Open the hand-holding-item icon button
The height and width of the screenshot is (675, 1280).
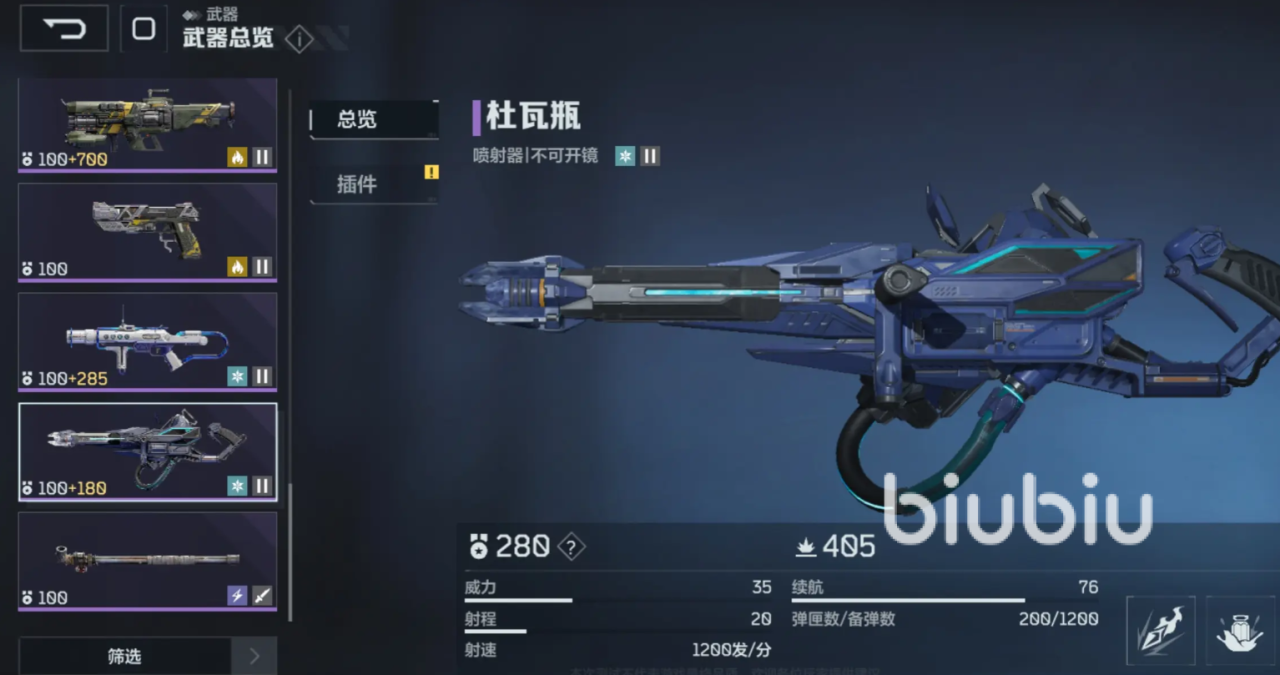(1240, 630)
